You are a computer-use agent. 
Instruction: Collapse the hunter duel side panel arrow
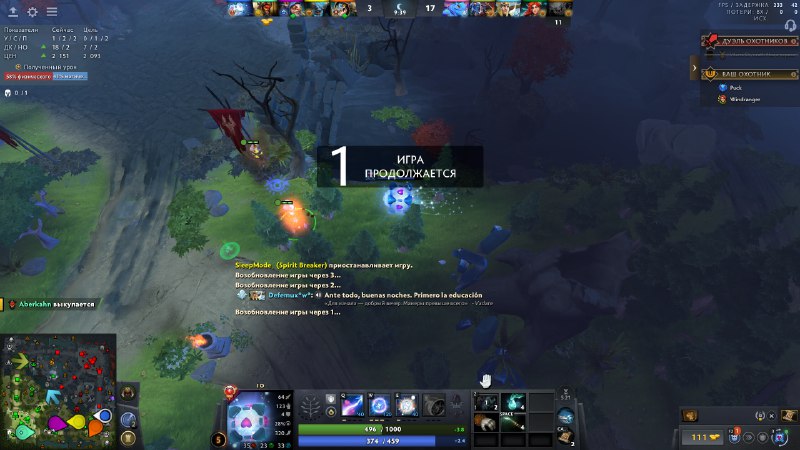[694, 68]
